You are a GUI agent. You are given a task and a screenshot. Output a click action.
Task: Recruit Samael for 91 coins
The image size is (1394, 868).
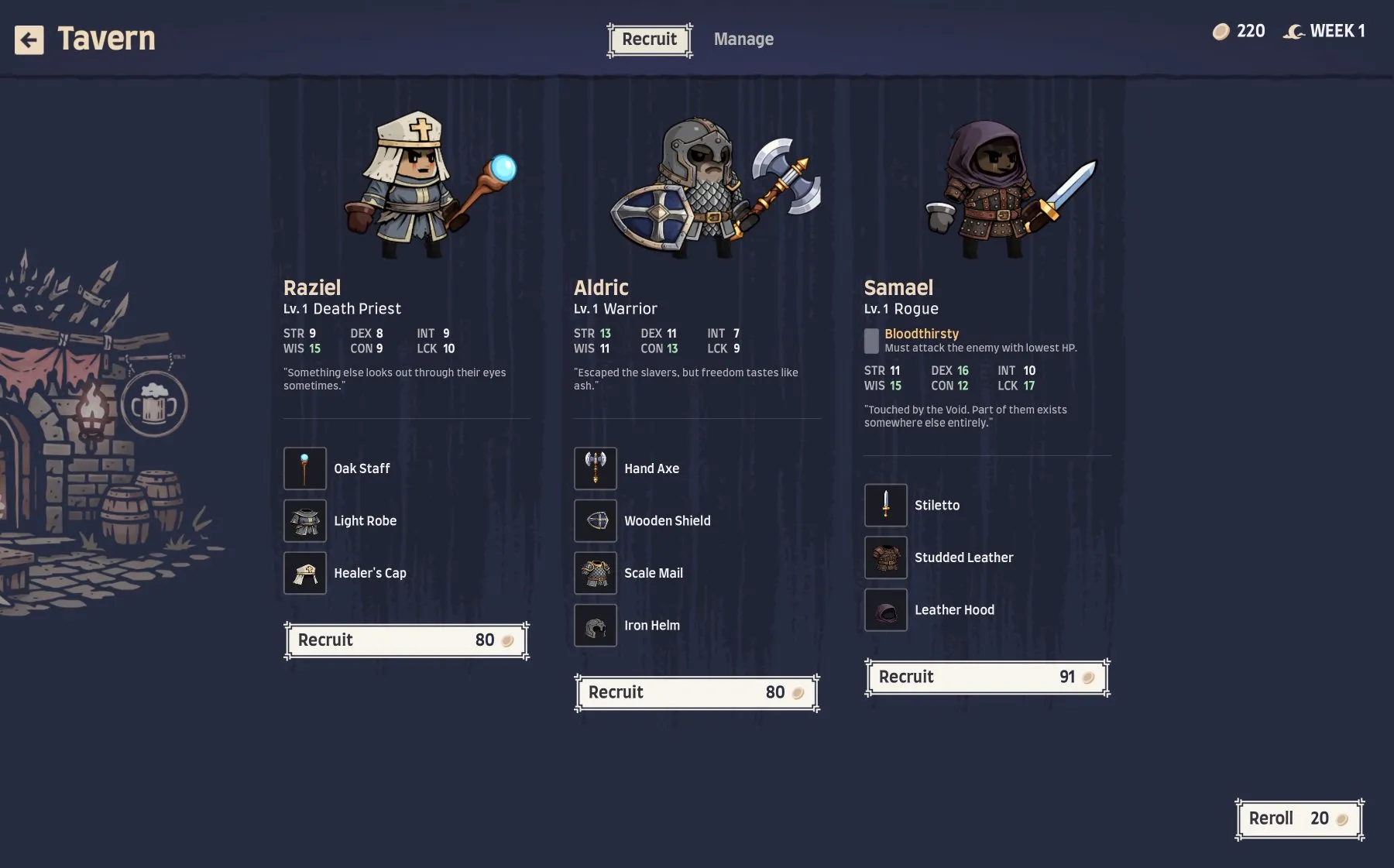[x=987, y=677]
